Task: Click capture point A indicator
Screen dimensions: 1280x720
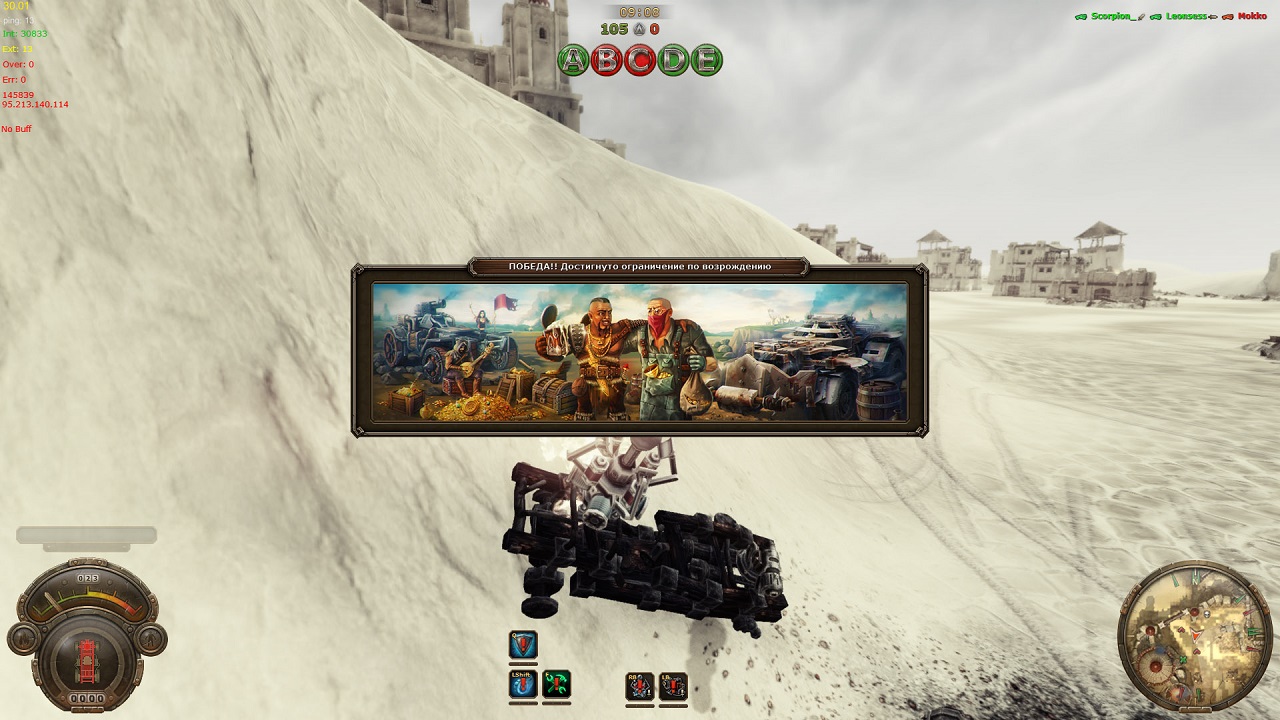Action: (x=574, y=60)
